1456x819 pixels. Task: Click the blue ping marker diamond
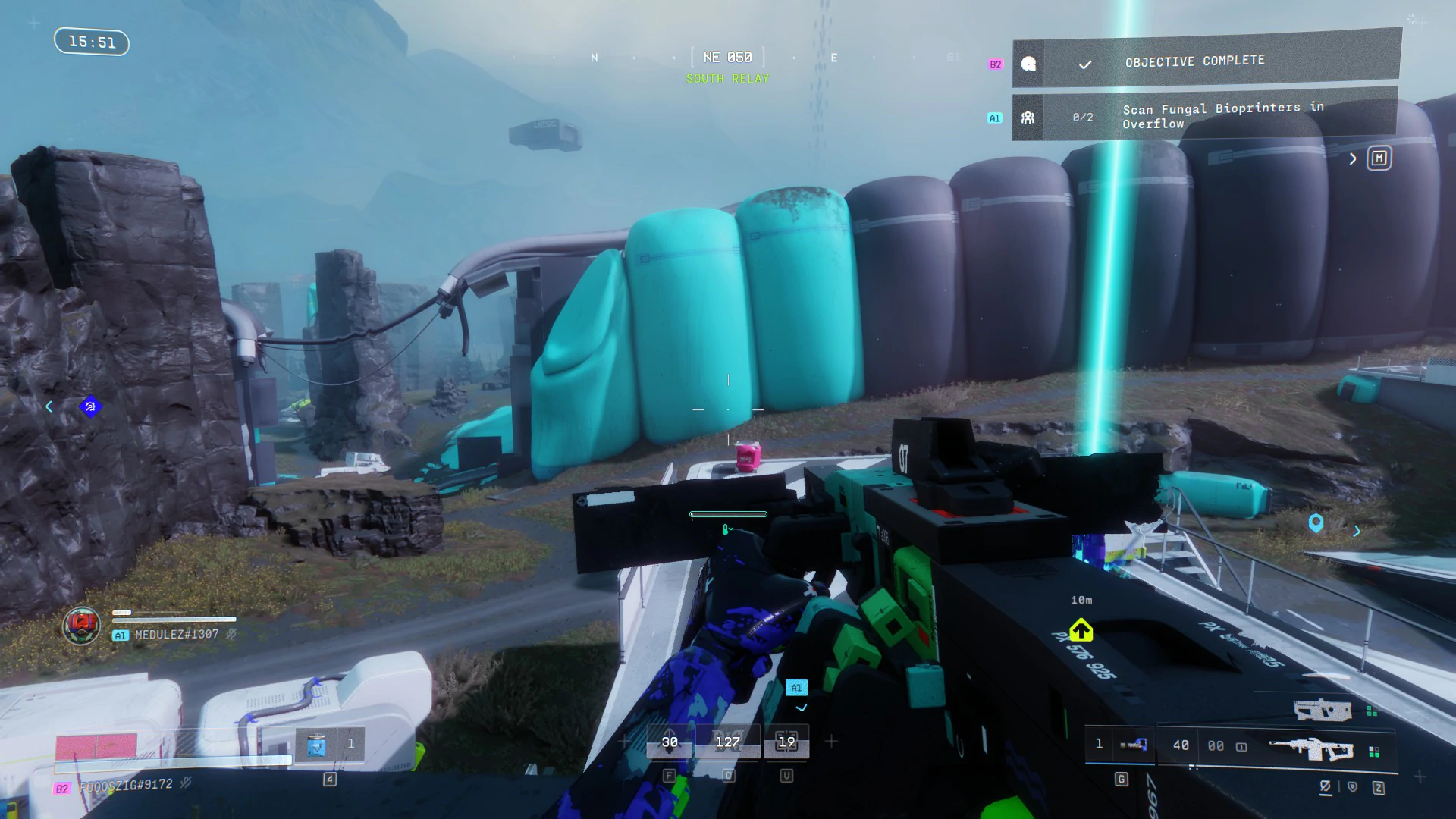pyautogui.click(x=90, y=406)
